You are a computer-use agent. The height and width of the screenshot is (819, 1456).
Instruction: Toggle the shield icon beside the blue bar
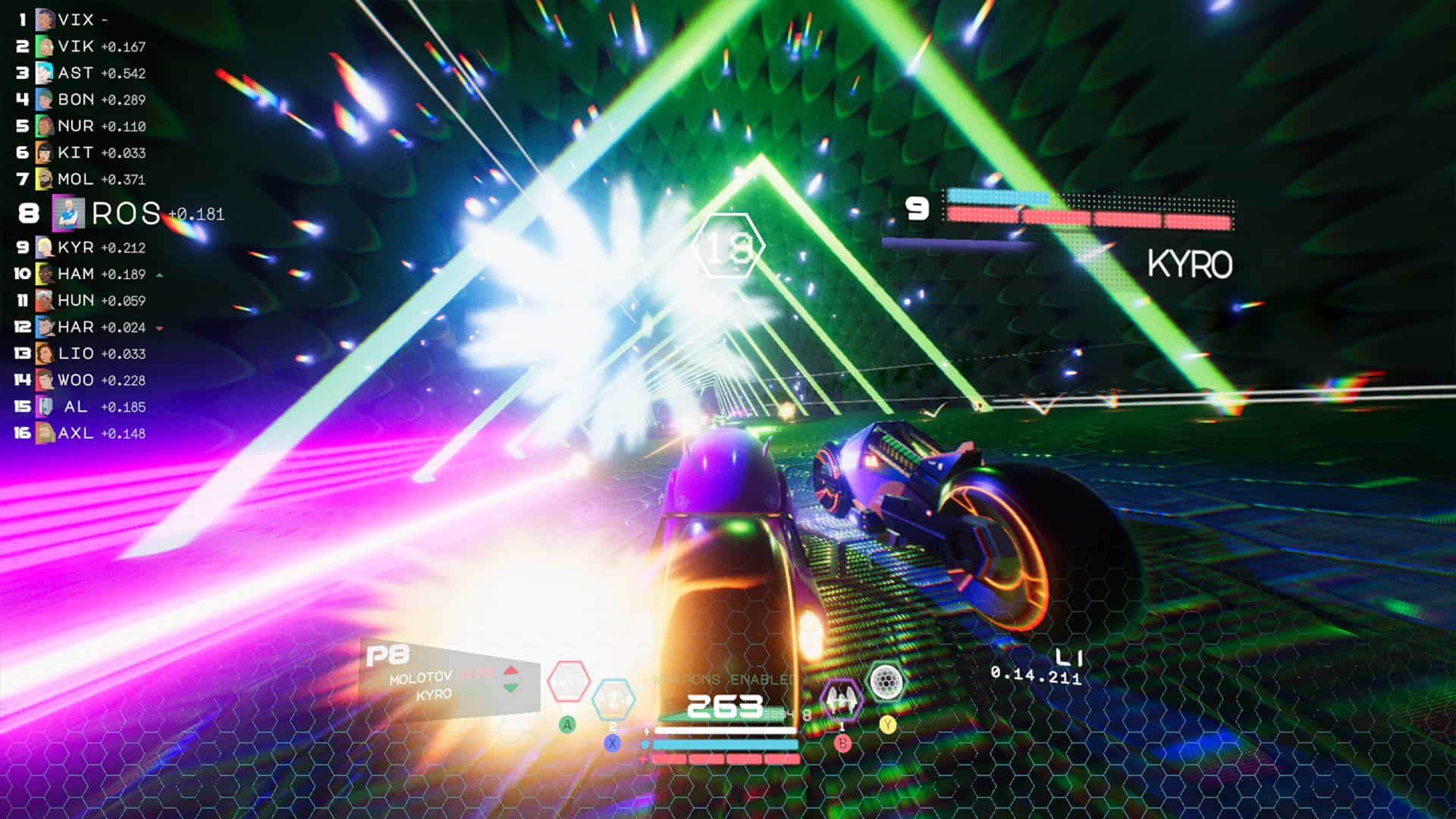tap(645, 745)
